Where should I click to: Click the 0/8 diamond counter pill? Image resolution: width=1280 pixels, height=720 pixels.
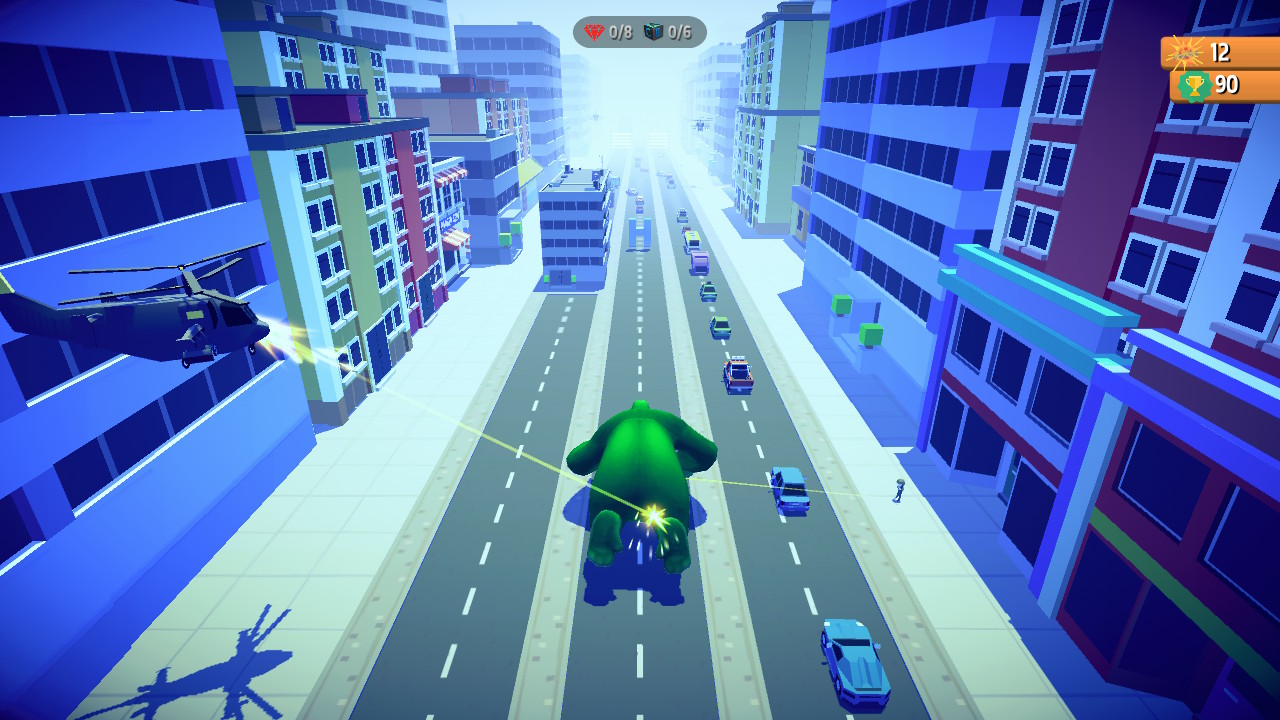pyautogui.click(x=613, y=31)
